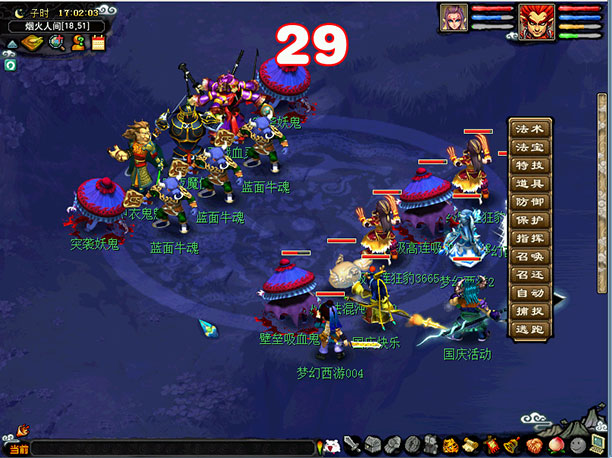Select the 法宝 treasure command
Screen dimensions: 612x458
tap(530, 147)
